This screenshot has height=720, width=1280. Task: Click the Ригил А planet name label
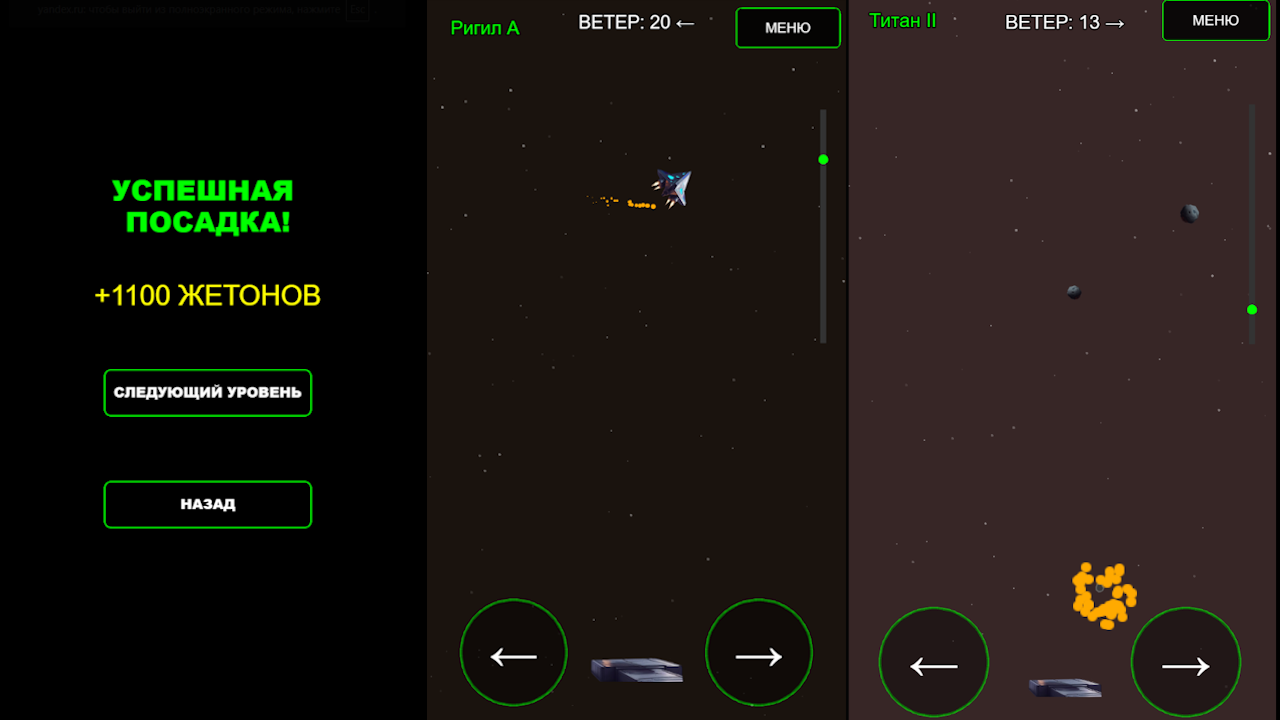[x=485, y=28]
